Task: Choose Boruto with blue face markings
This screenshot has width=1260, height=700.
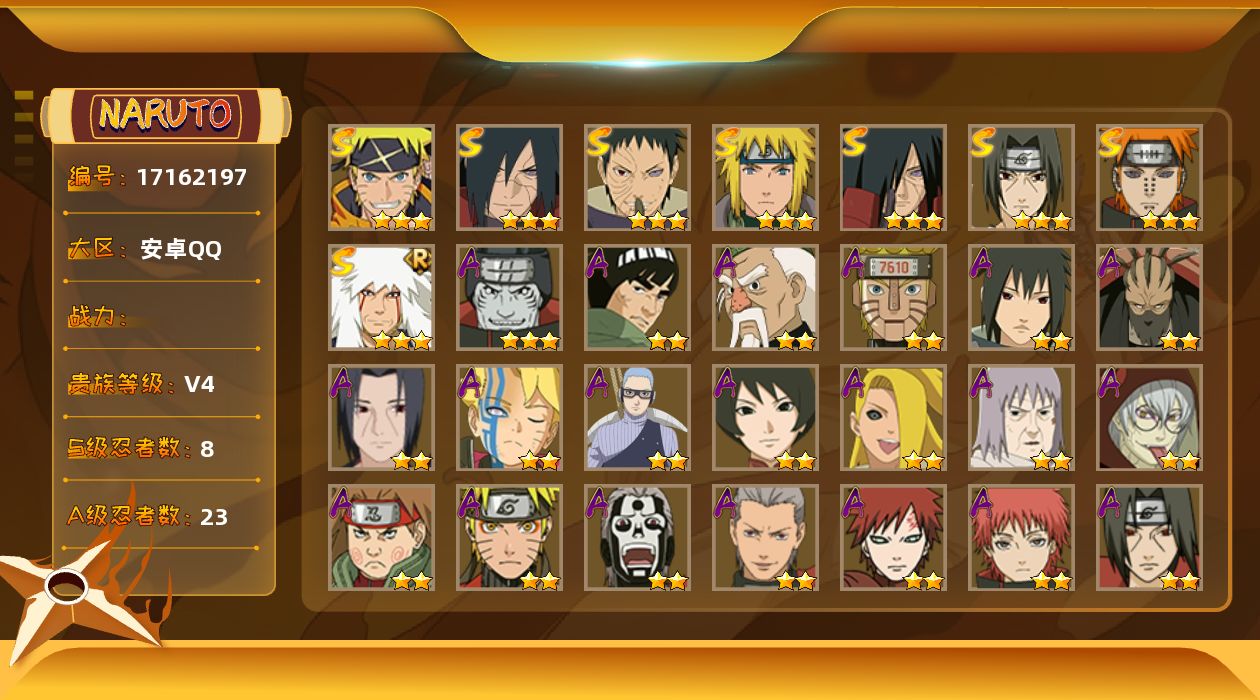Action: pyautogui.click(x=509, y=417)
